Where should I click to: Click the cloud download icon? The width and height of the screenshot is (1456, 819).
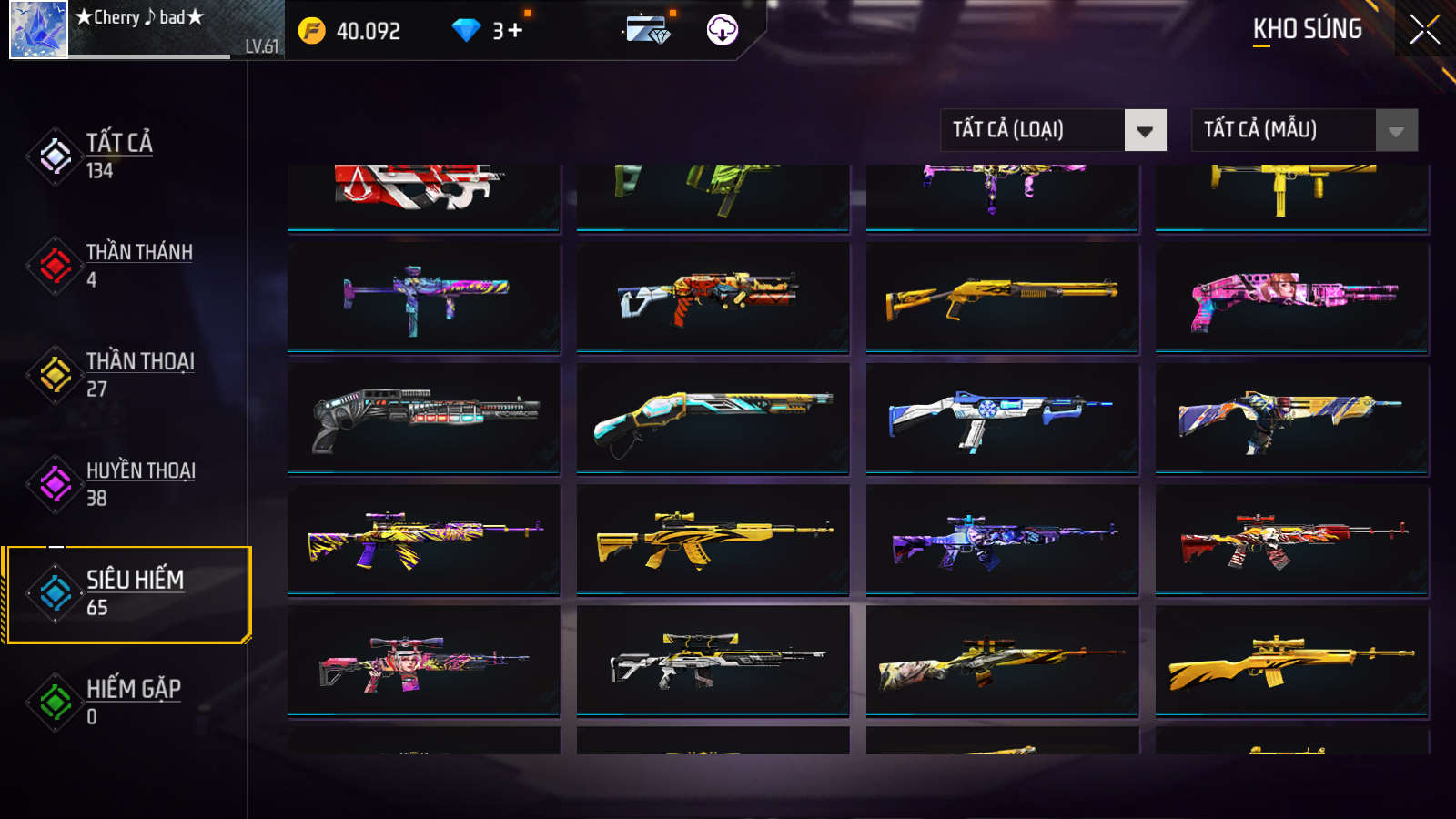point(722,30)
